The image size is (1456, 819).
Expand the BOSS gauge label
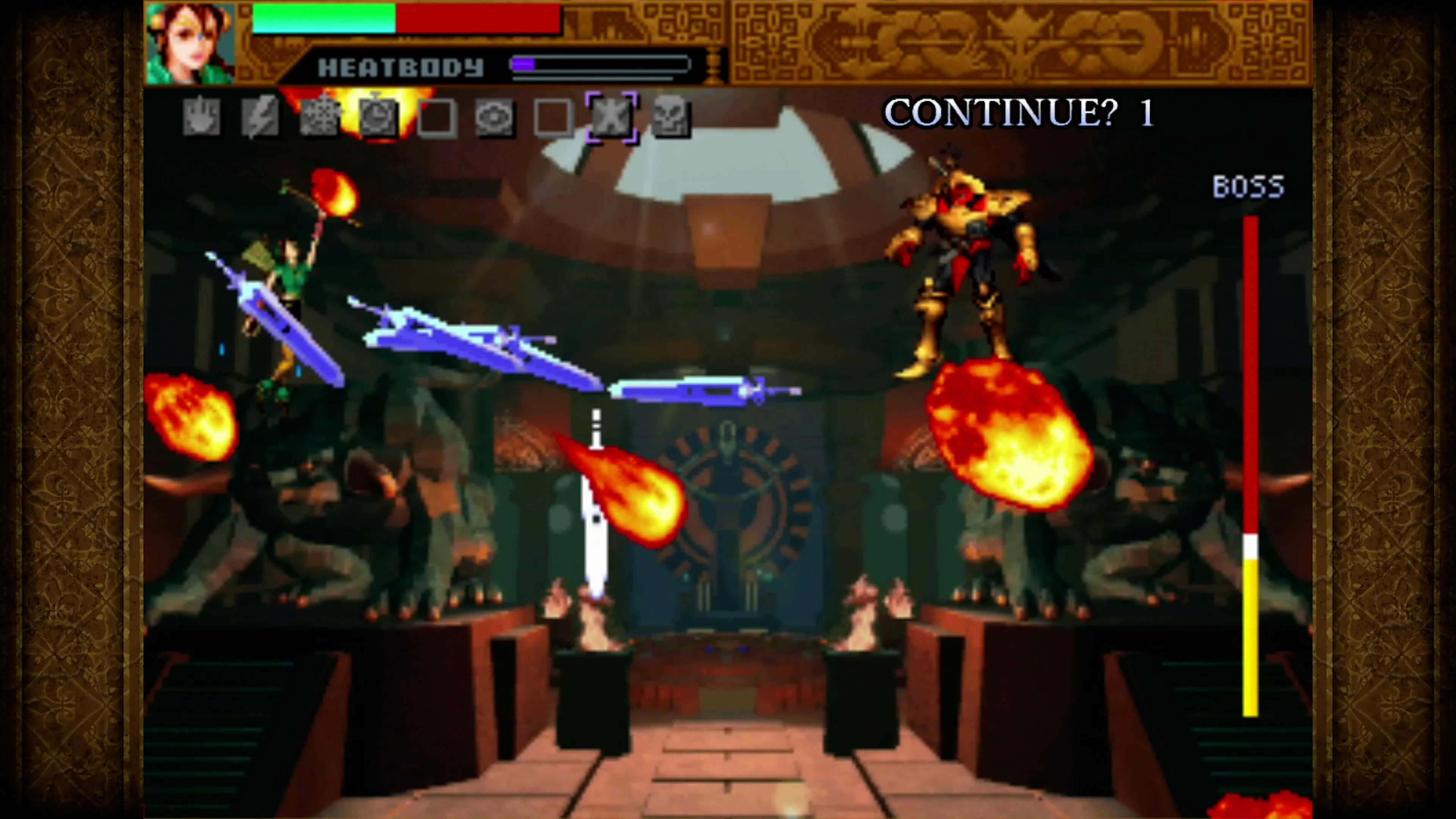click(1247, 187)
